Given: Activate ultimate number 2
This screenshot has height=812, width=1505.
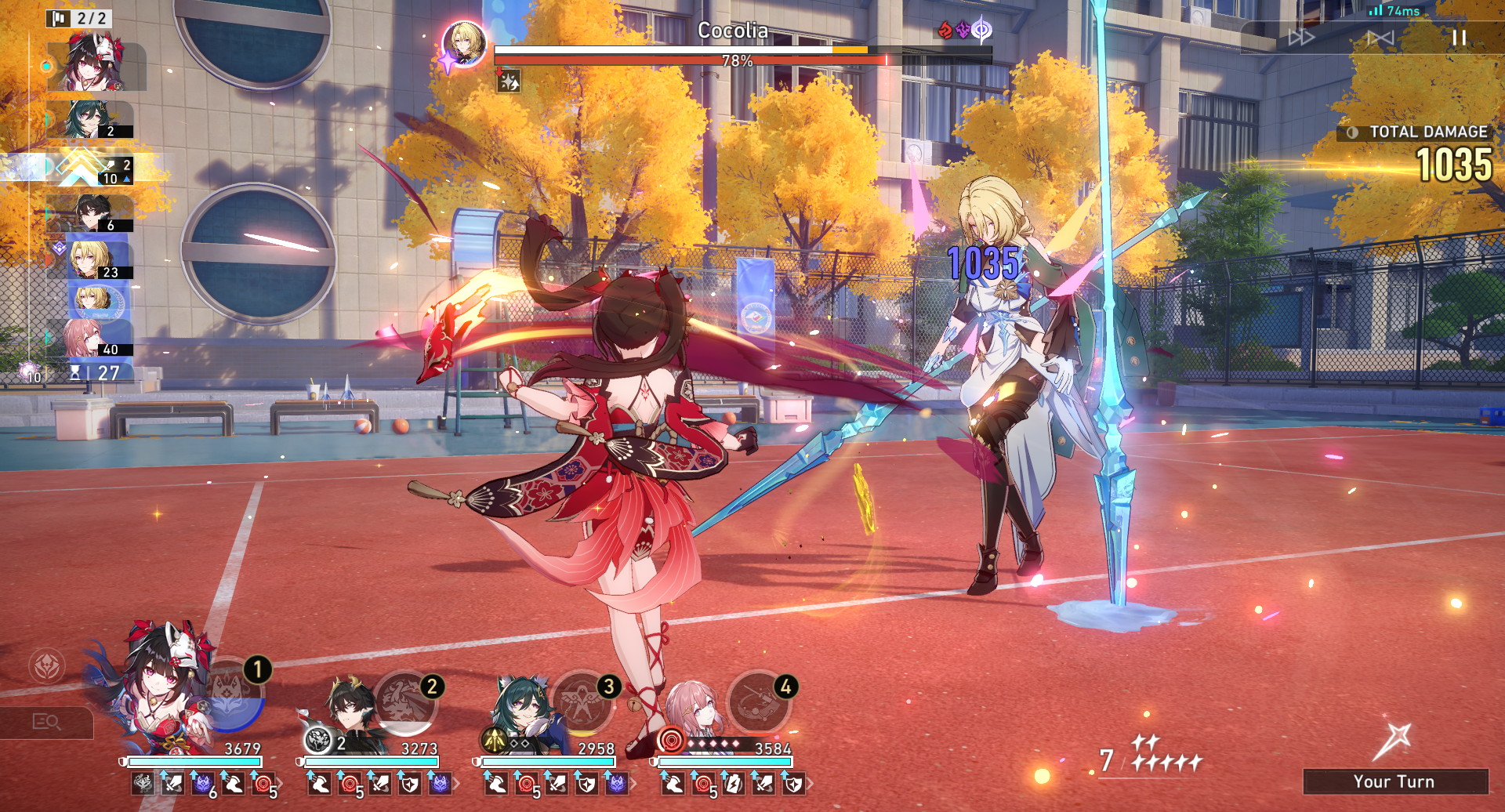Looking at the screenshot, I should click(405, 701).
